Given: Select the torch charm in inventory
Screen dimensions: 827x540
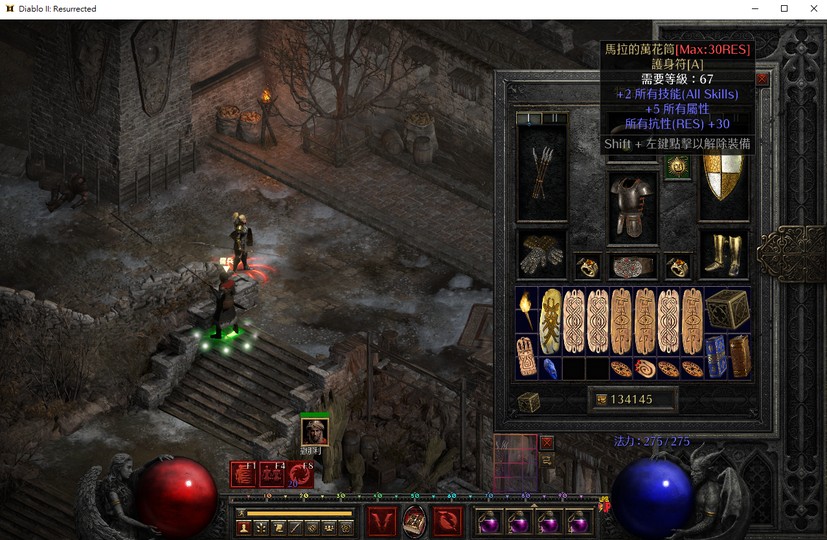Looking at the screenshot, I should coord(527,310).
